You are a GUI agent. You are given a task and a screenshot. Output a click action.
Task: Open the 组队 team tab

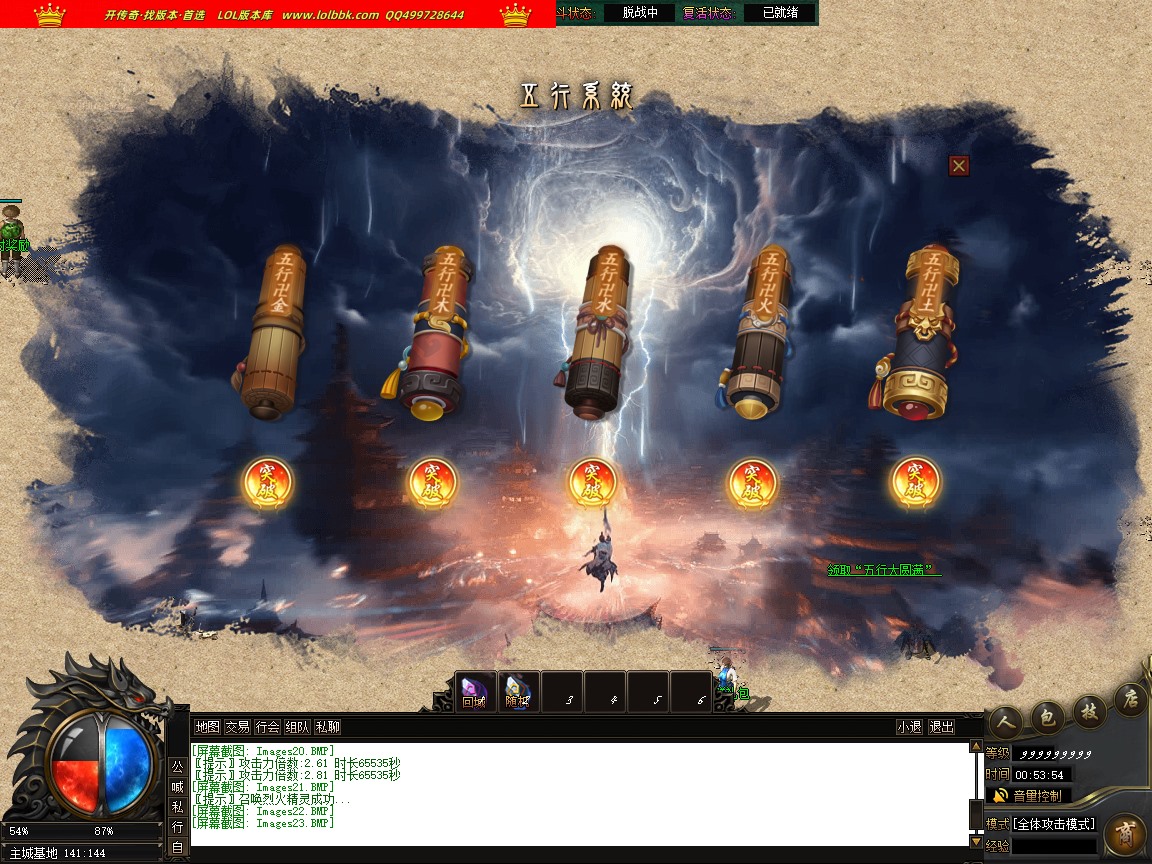coord(297,727)
